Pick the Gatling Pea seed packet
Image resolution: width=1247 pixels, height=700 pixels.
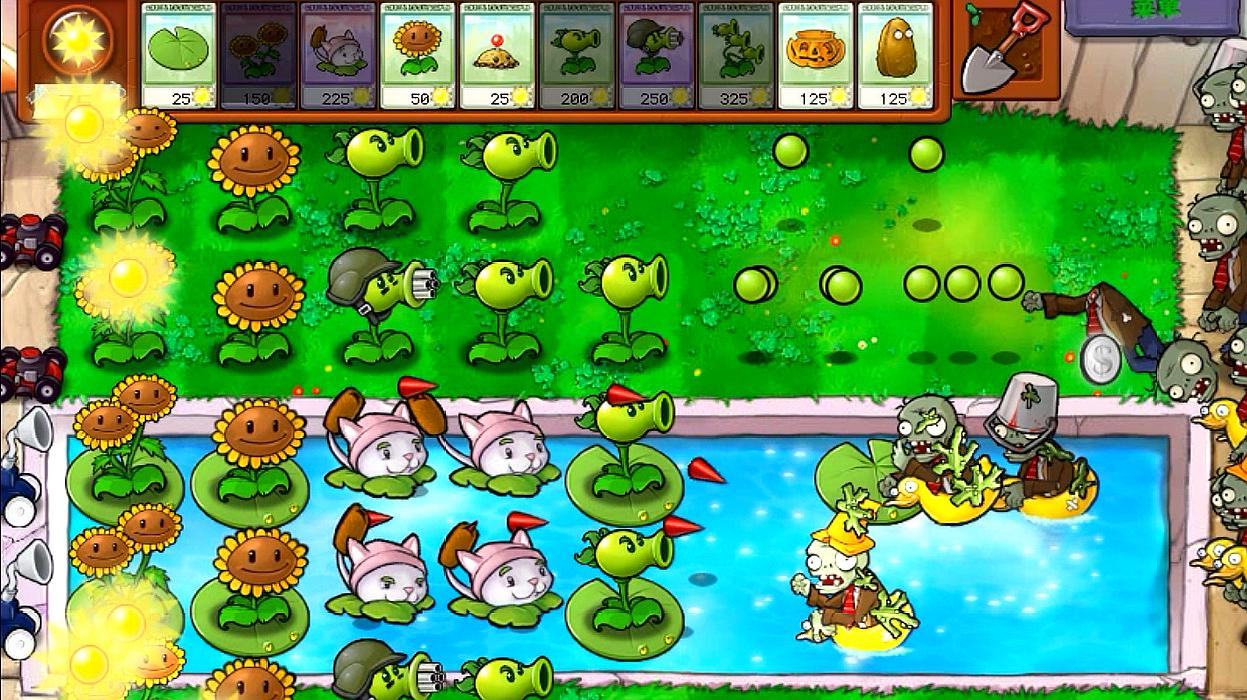[x=656, y=55]
